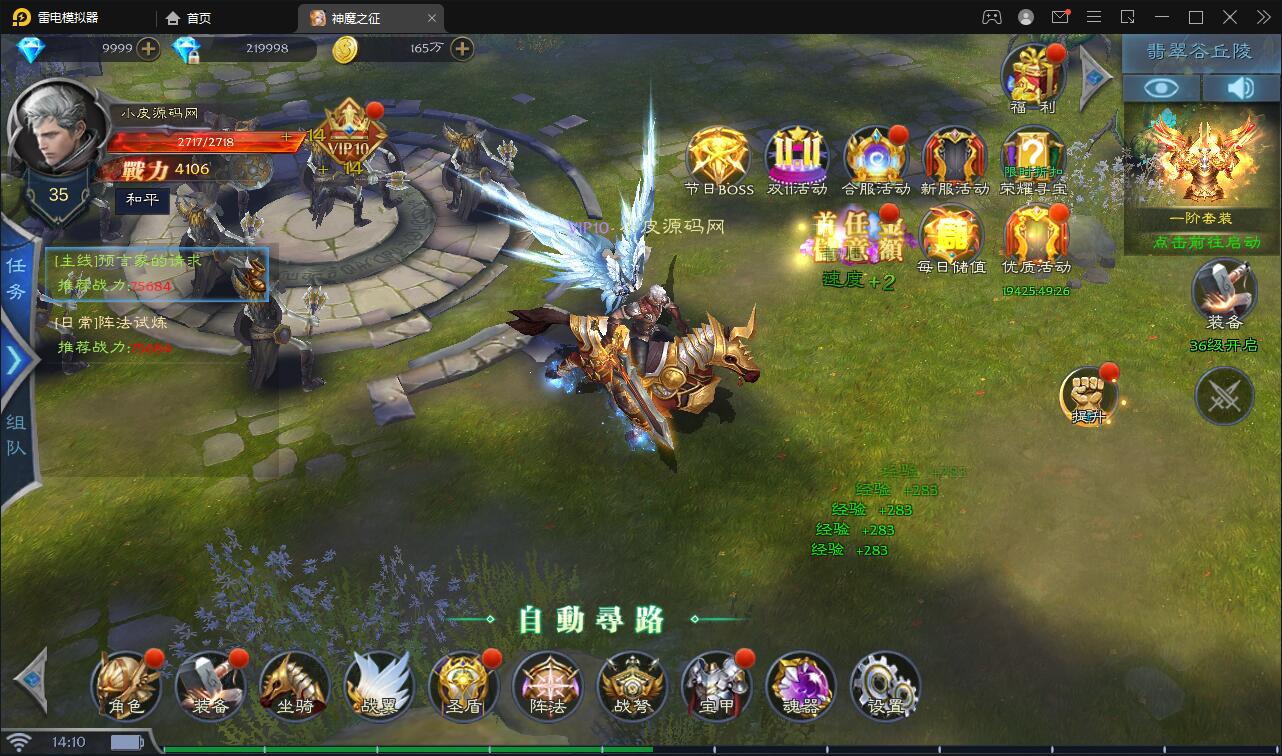The height and width of the screenshot is (756, 1282).
Task: Open the 魂器 soul gem menu
Action: pyautogui.click(x=800, y=686)
